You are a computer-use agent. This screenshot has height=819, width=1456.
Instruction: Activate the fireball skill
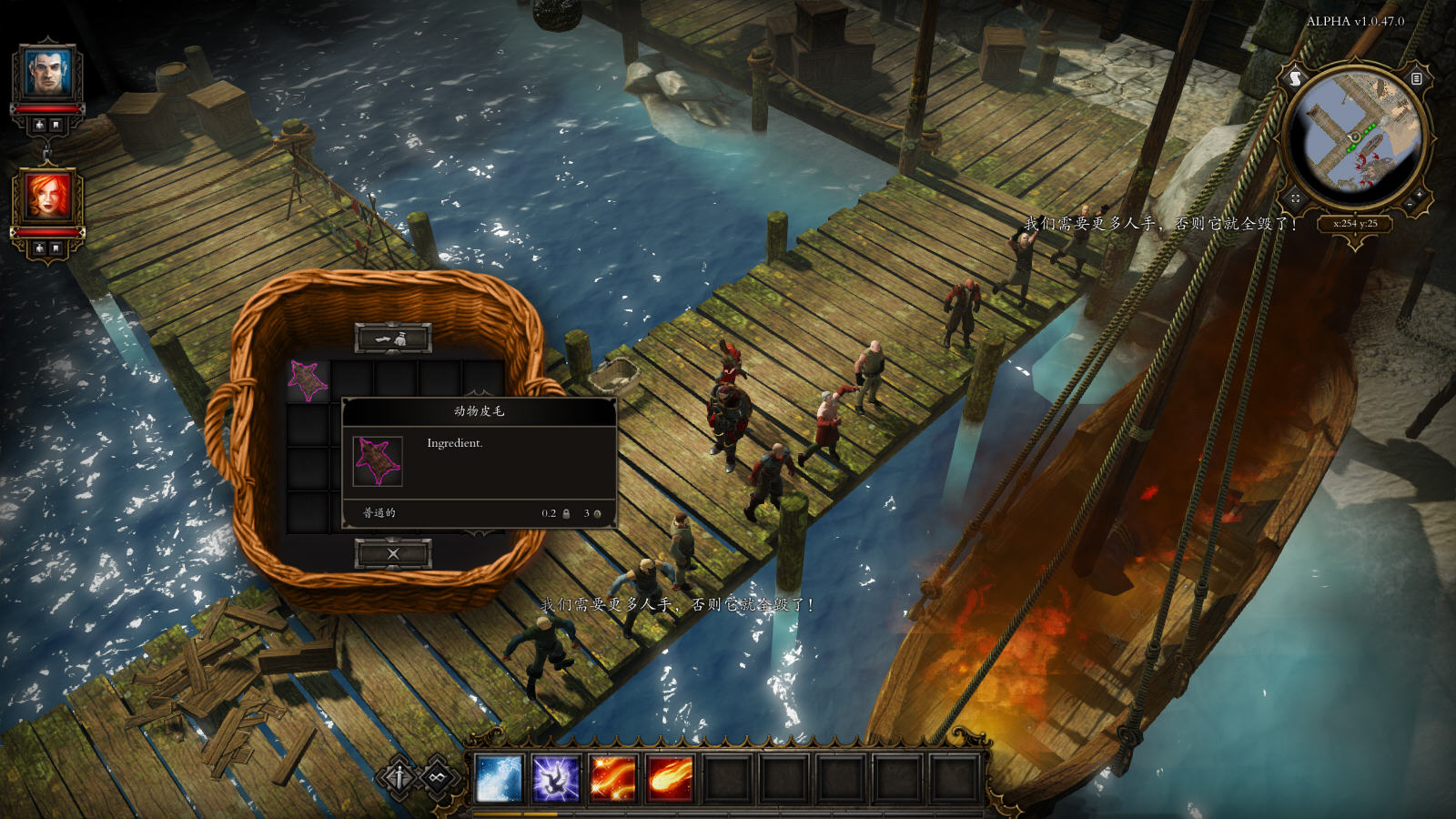pyautogui.click(x=671, y=780)
